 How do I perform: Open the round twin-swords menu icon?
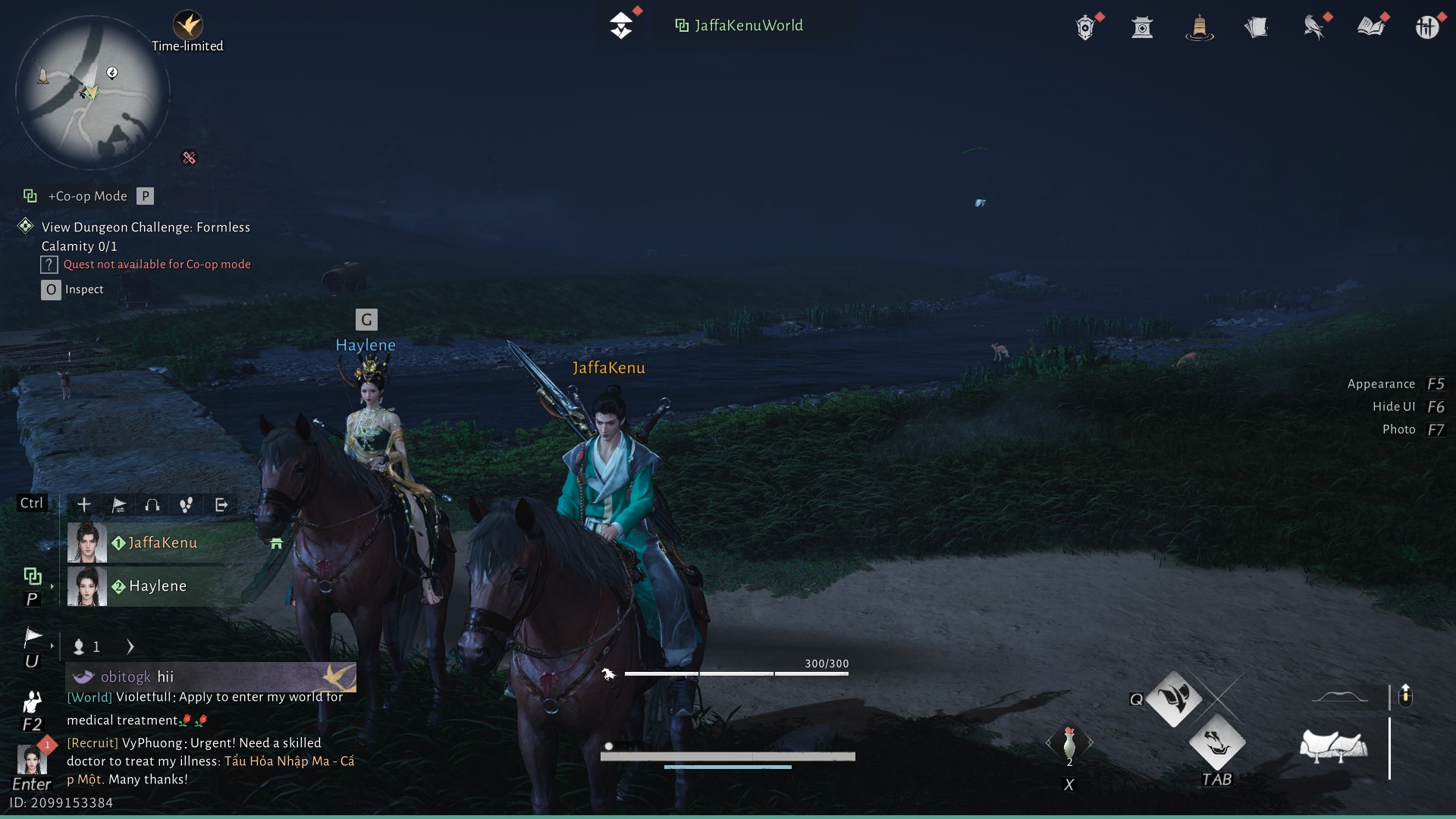(1426, 28)
